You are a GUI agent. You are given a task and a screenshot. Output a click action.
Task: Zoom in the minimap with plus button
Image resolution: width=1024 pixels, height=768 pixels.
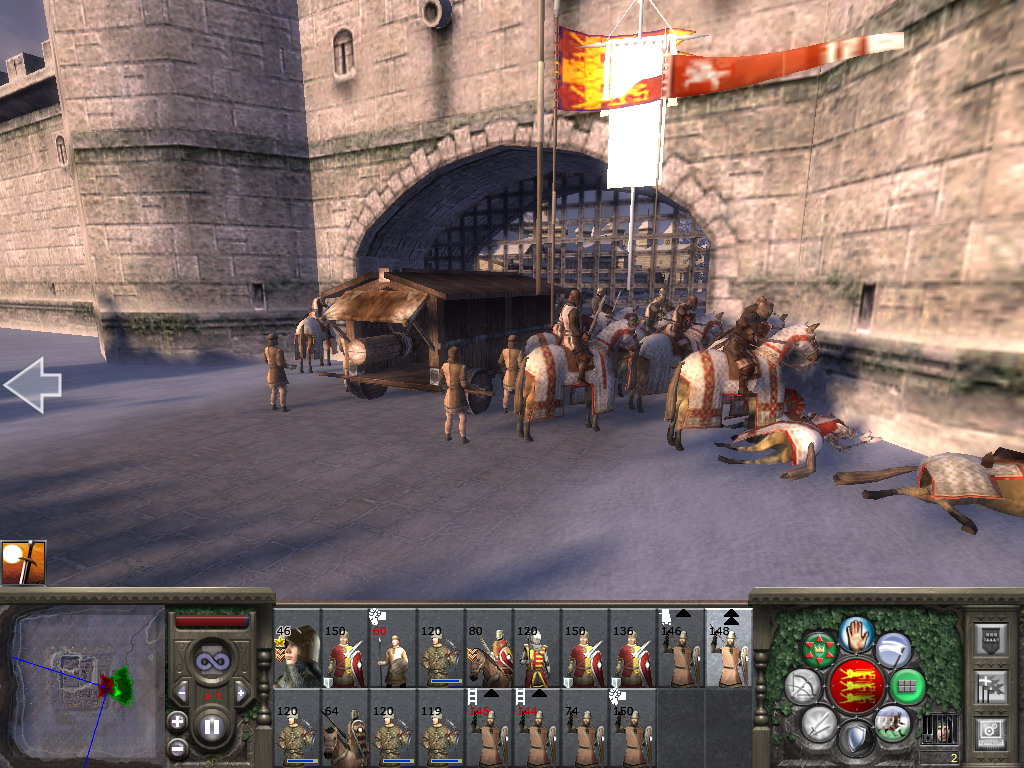(178, 720)
